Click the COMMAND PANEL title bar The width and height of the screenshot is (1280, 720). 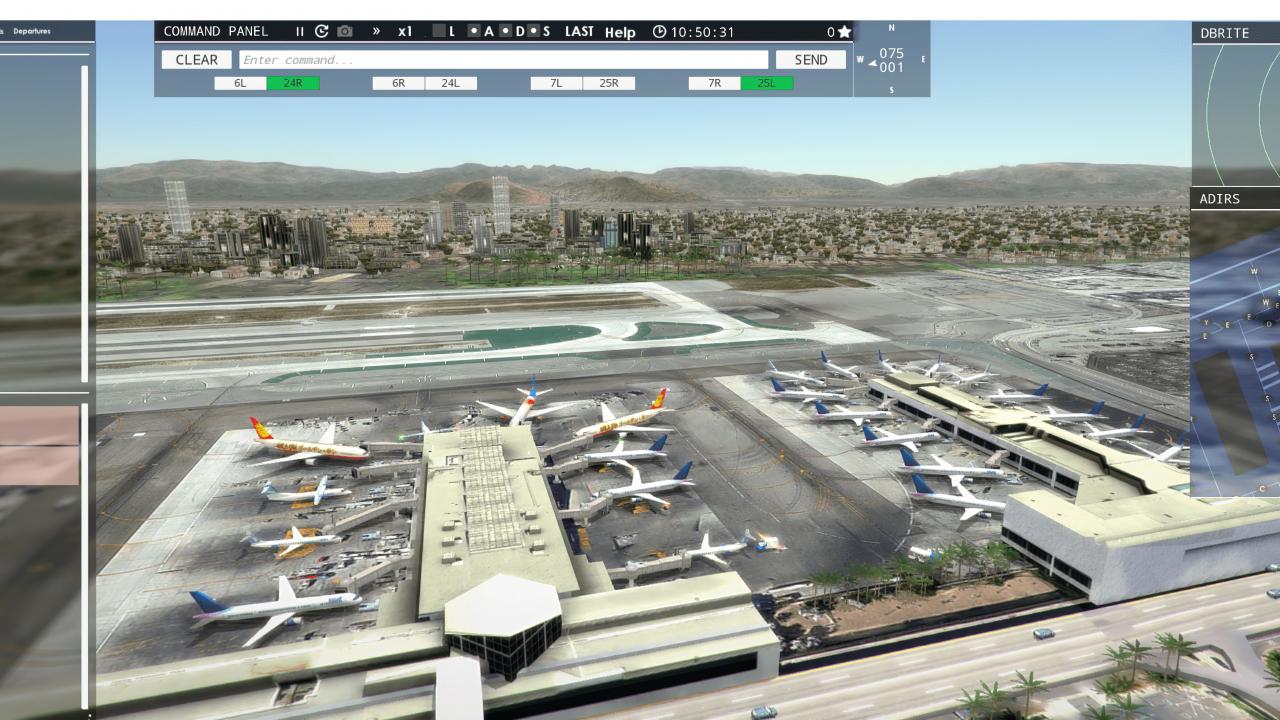(x=215, y=31)
